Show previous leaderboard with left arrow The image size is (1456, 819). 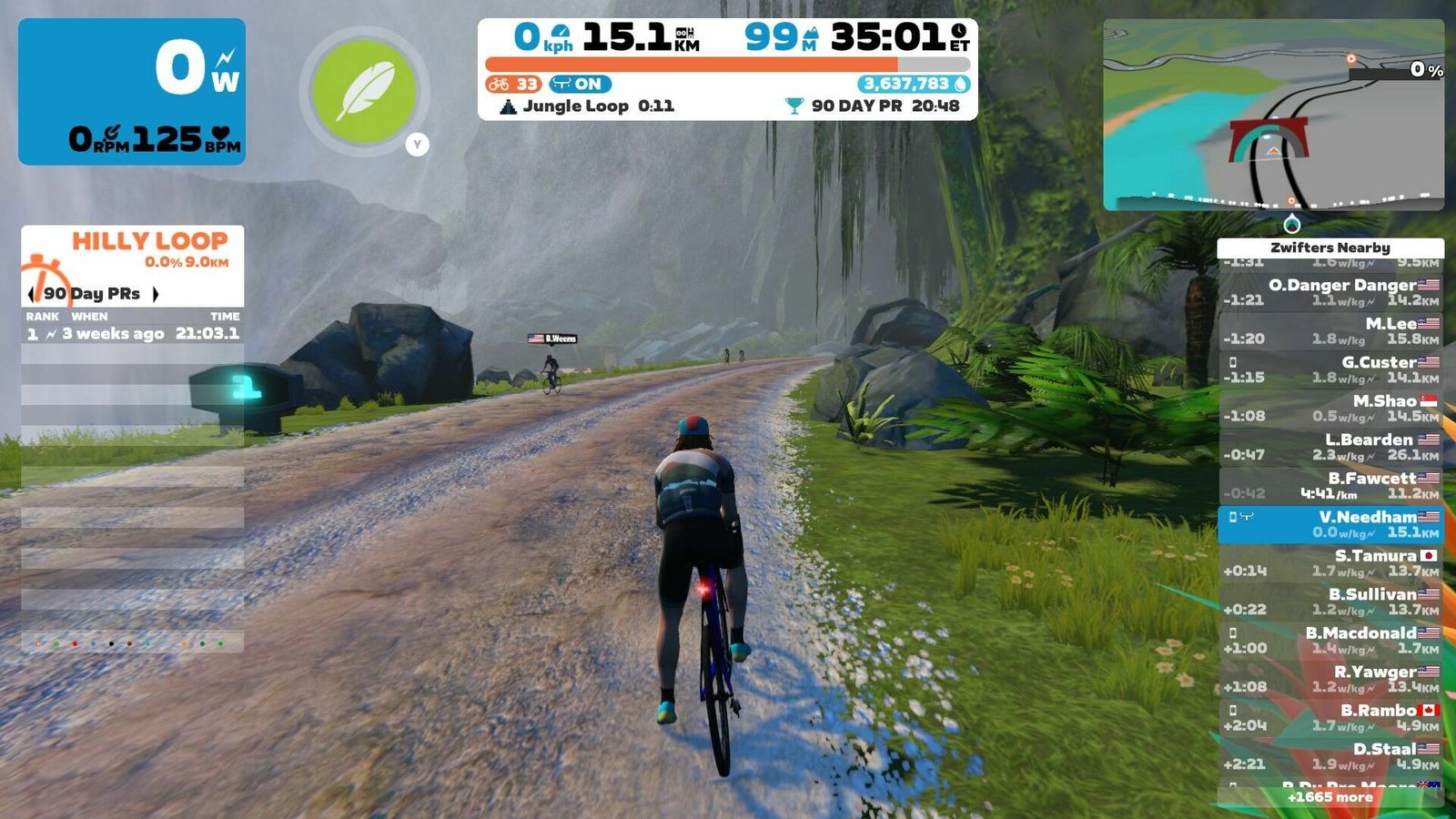[33, 294]
